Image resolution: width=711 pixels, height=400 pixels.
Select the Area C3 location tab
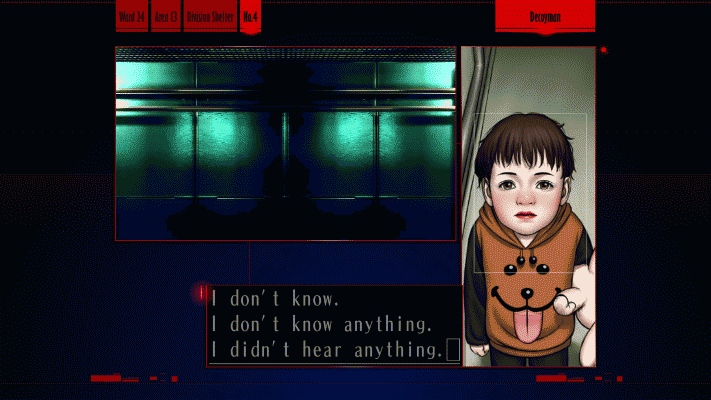tap(166, 16)
